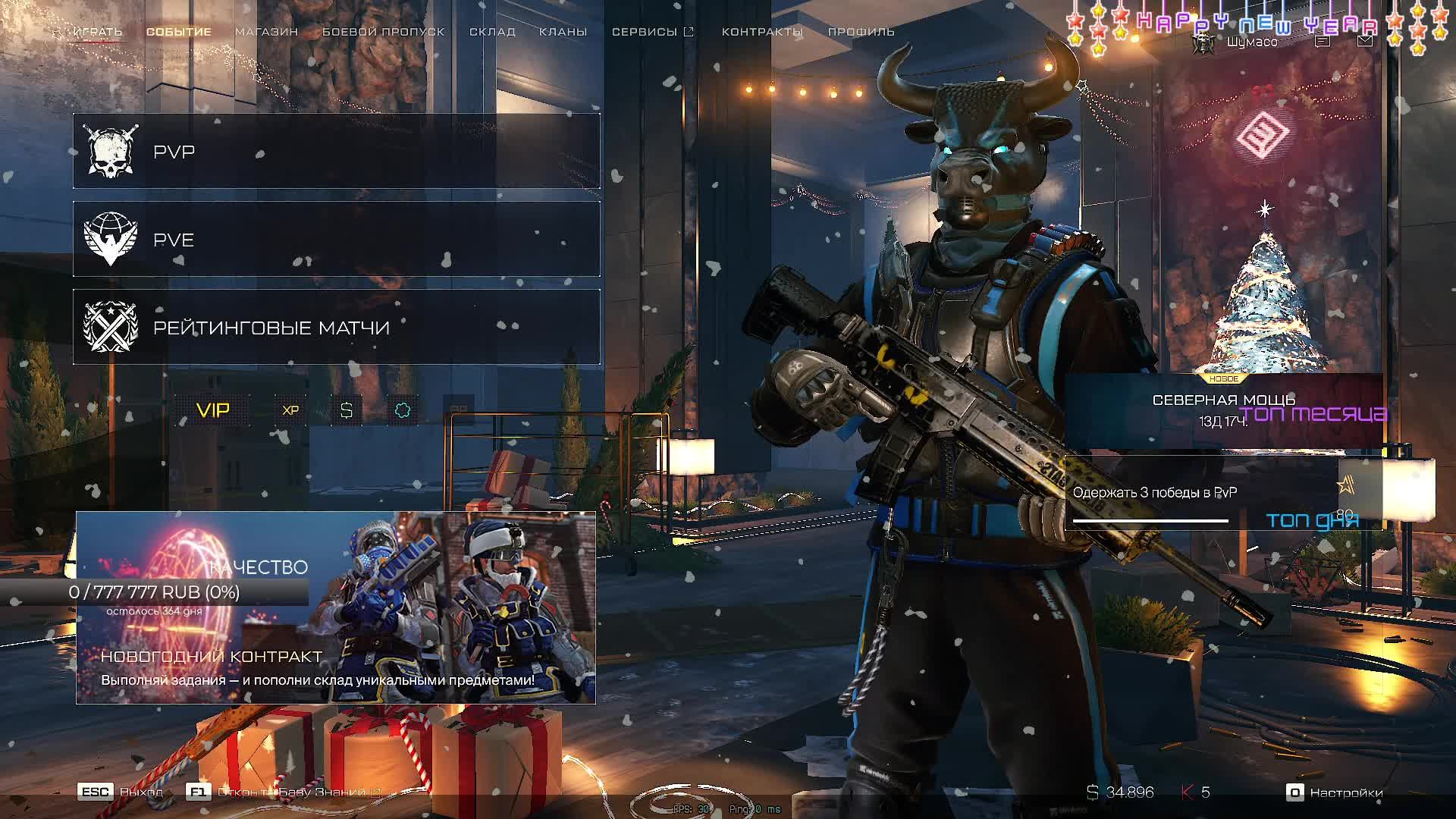This screenshot has height=819, width=1456.
Task: Open the PvP wins daily task panel
Action: [1202, 493]
